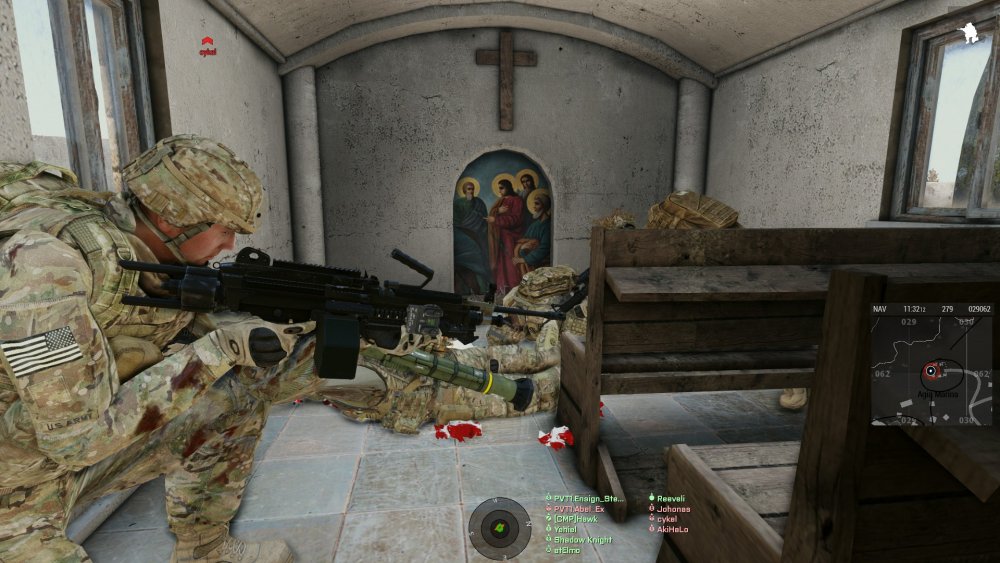Image resolution: width=1000 pixels, height=563 pixels.
Task: Open the NAV GPS minimap
Action: [930, 364]
